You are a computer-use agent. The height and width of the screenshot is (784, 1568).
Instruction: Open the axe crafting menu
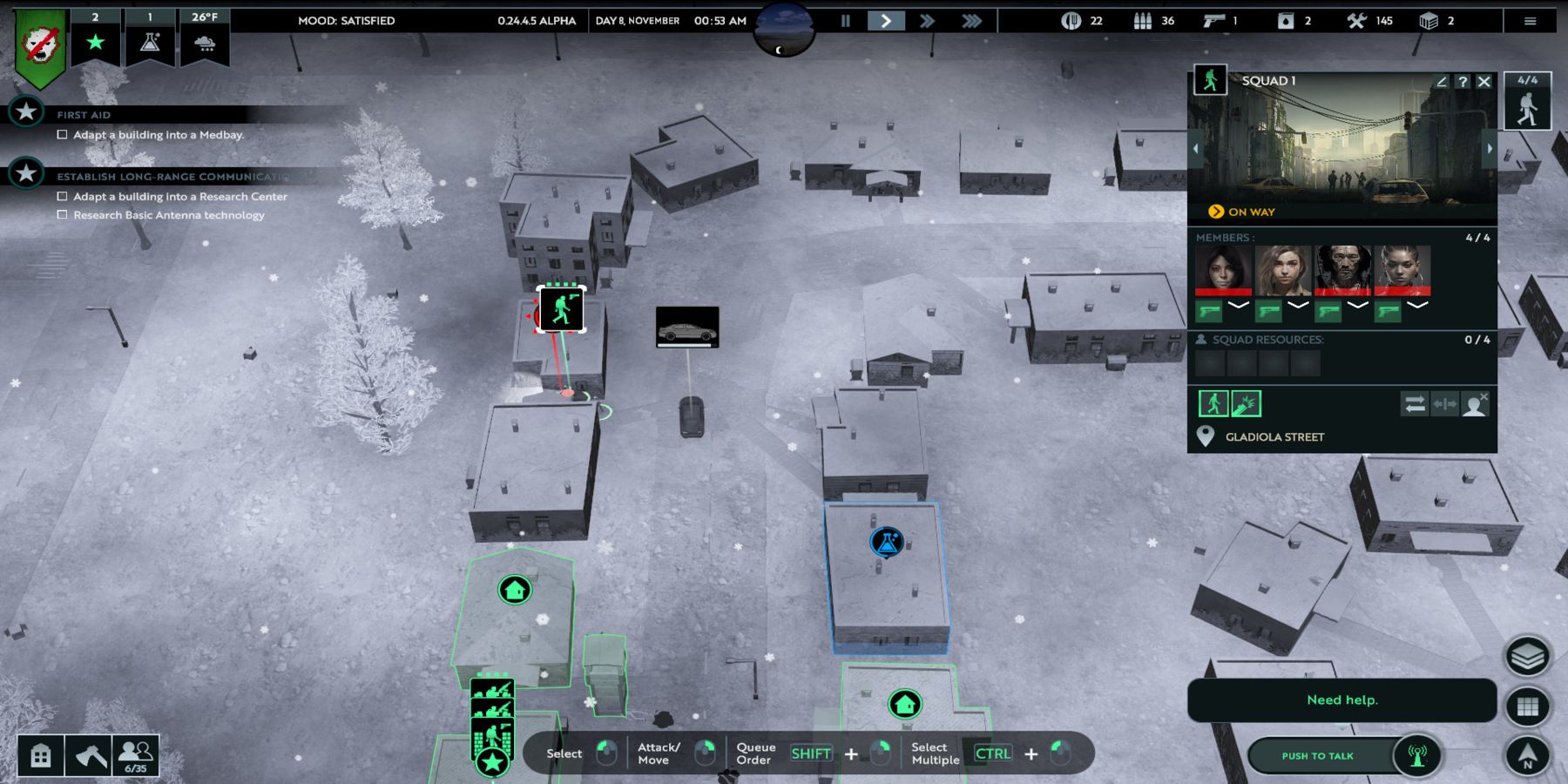click(88, 755)
